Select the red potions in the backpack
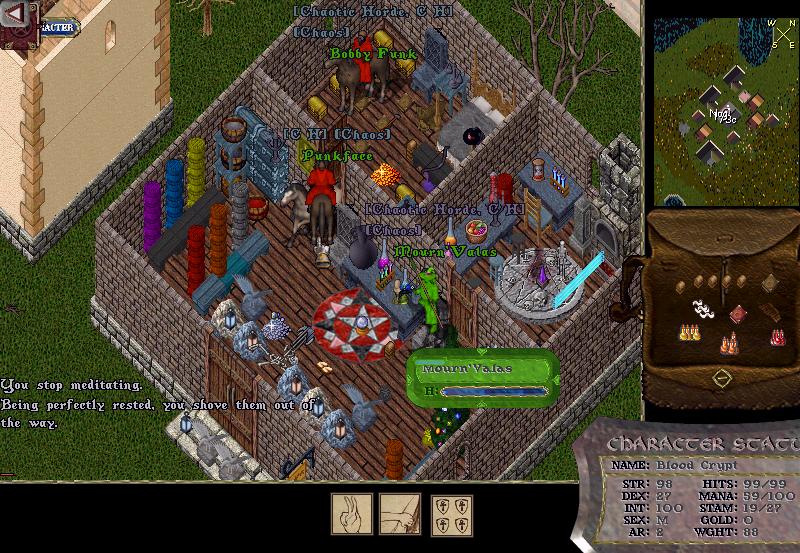Image resolution: width=800 pixels, height=553 pixels. [777, 336]
